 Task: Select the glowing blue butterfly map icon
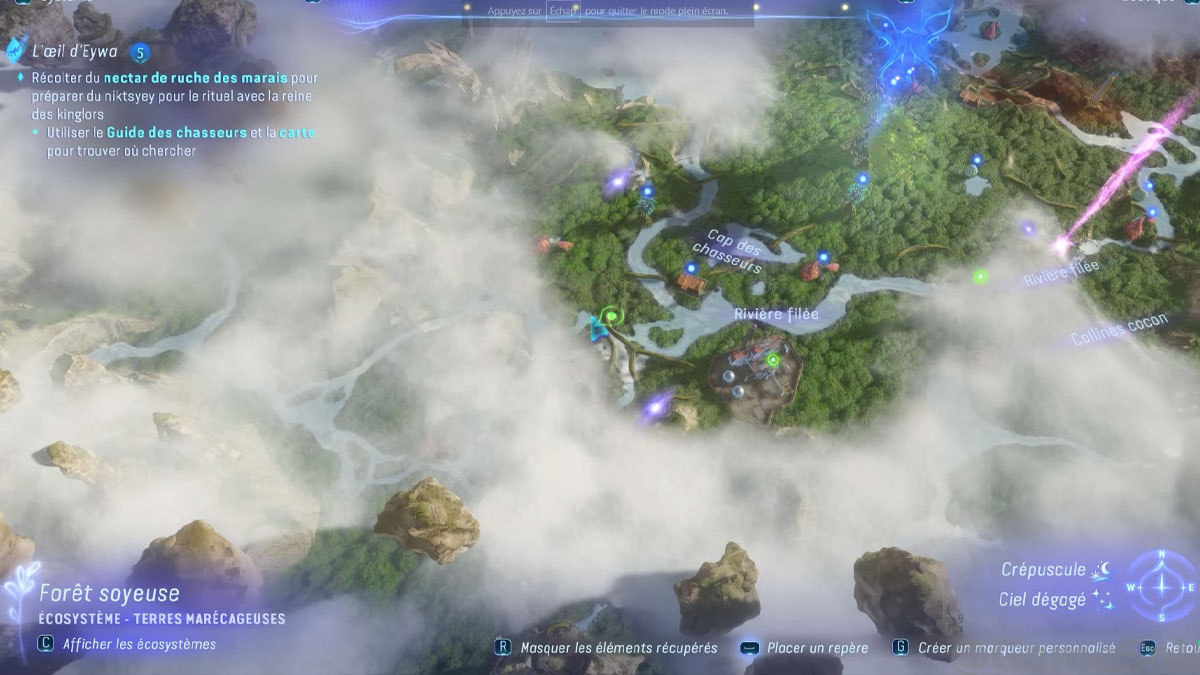pyautogui.click(x=897, y=36)
